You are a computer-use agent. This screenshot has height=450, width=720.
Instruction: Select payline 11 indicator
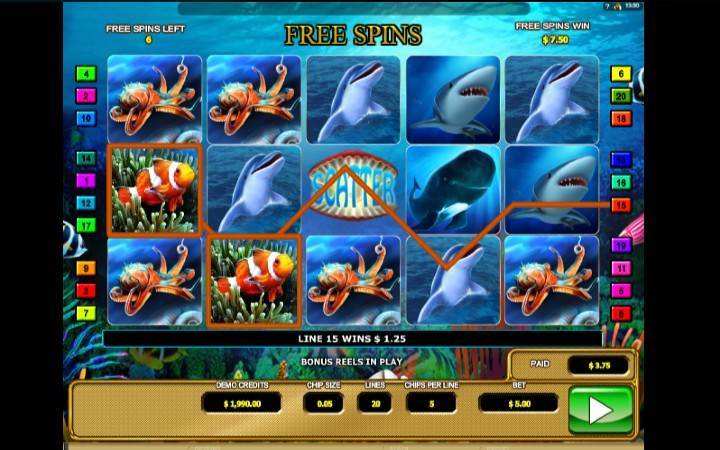[x=621, y=268]
